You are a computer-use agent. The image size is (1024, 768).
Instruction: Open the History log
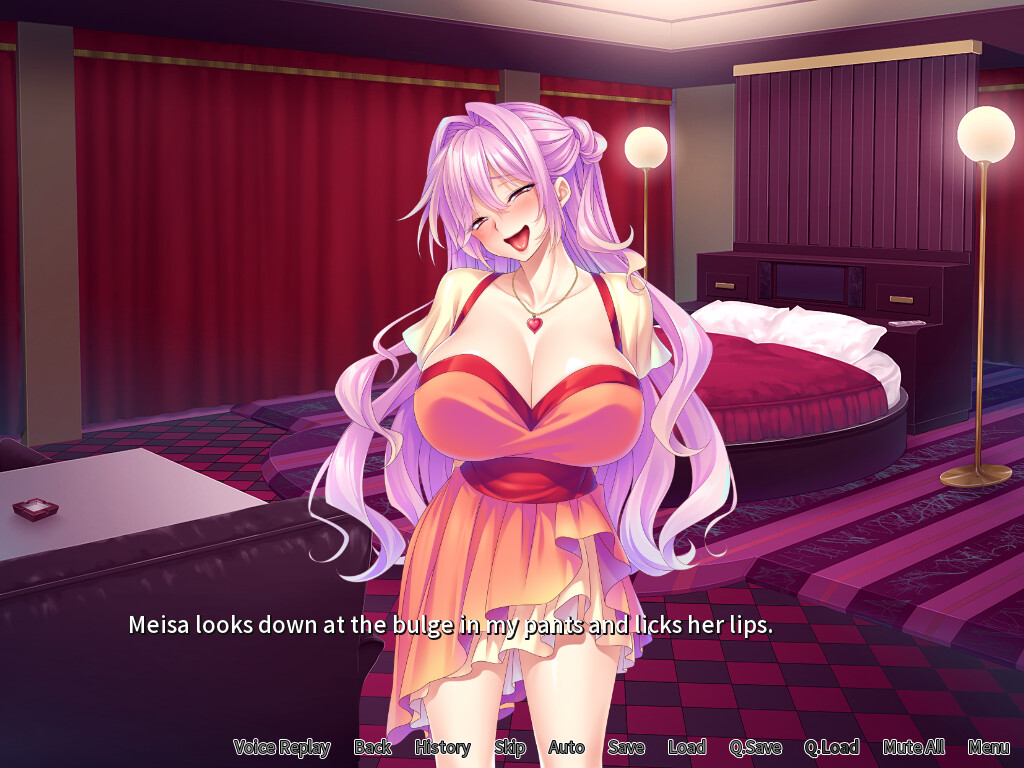[442, 747]
